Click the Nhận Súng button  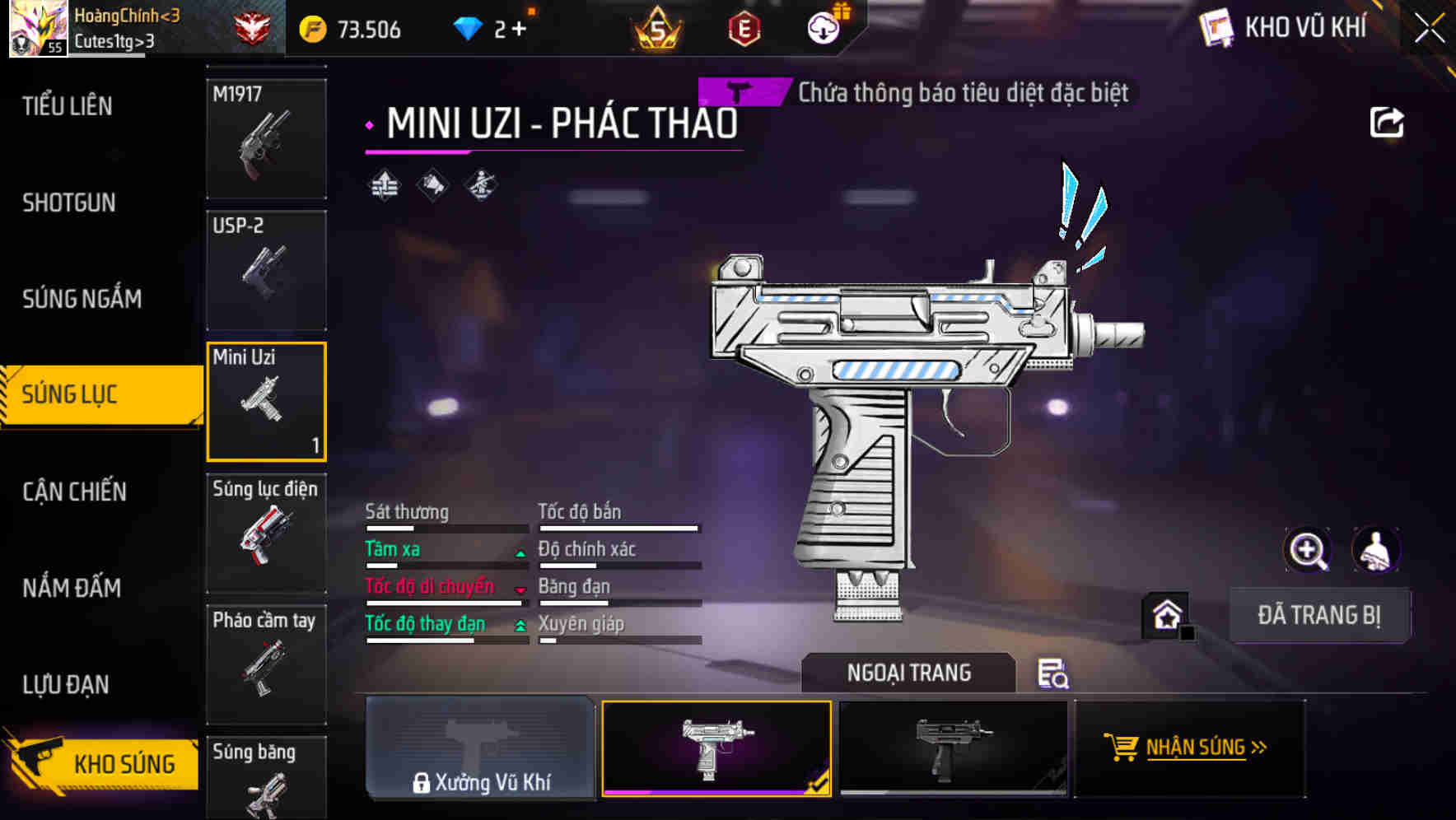click(x=1191, y=748)
